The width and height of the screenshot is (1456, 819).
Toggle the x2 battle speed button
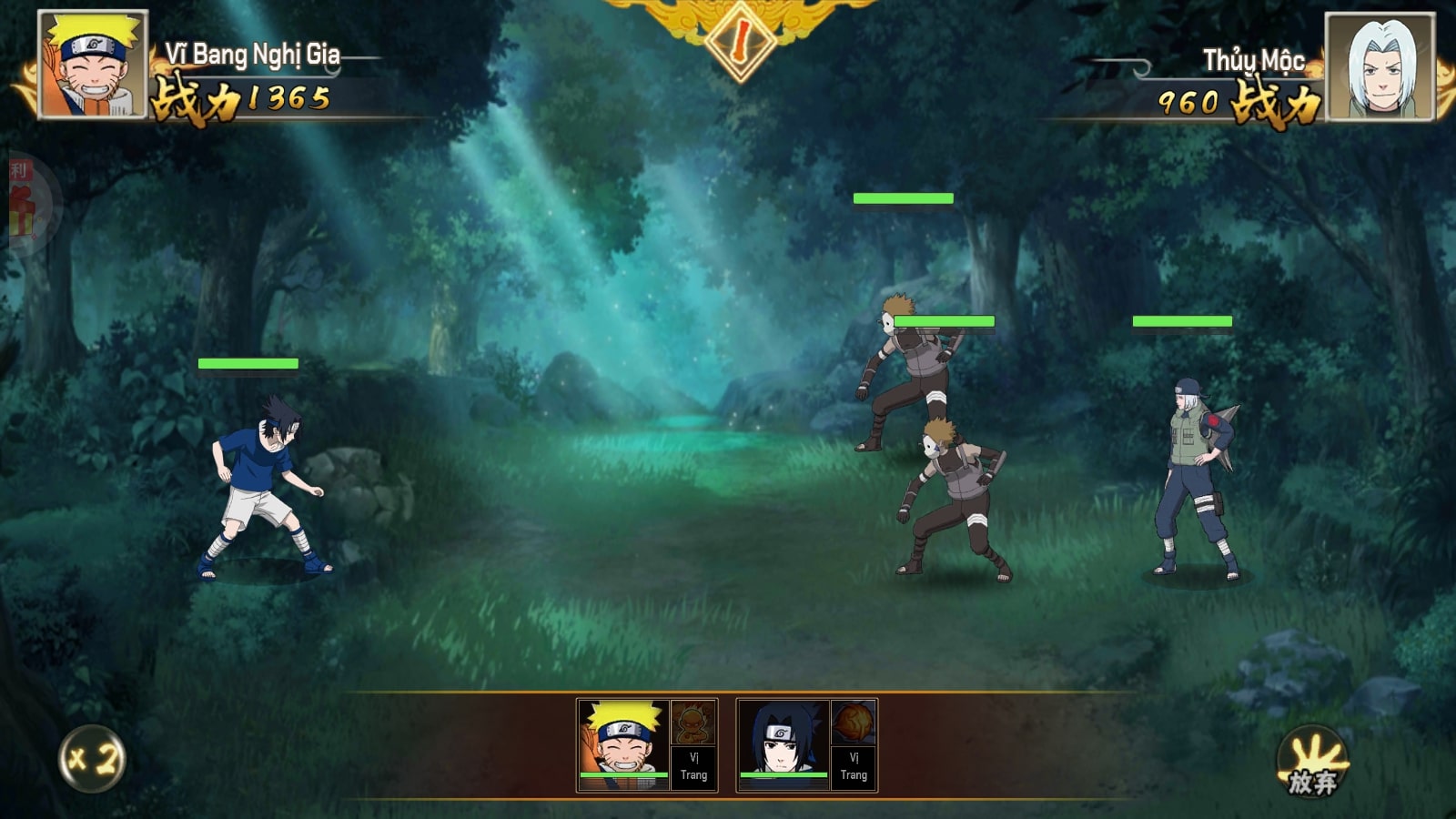(x=92, y=758)
